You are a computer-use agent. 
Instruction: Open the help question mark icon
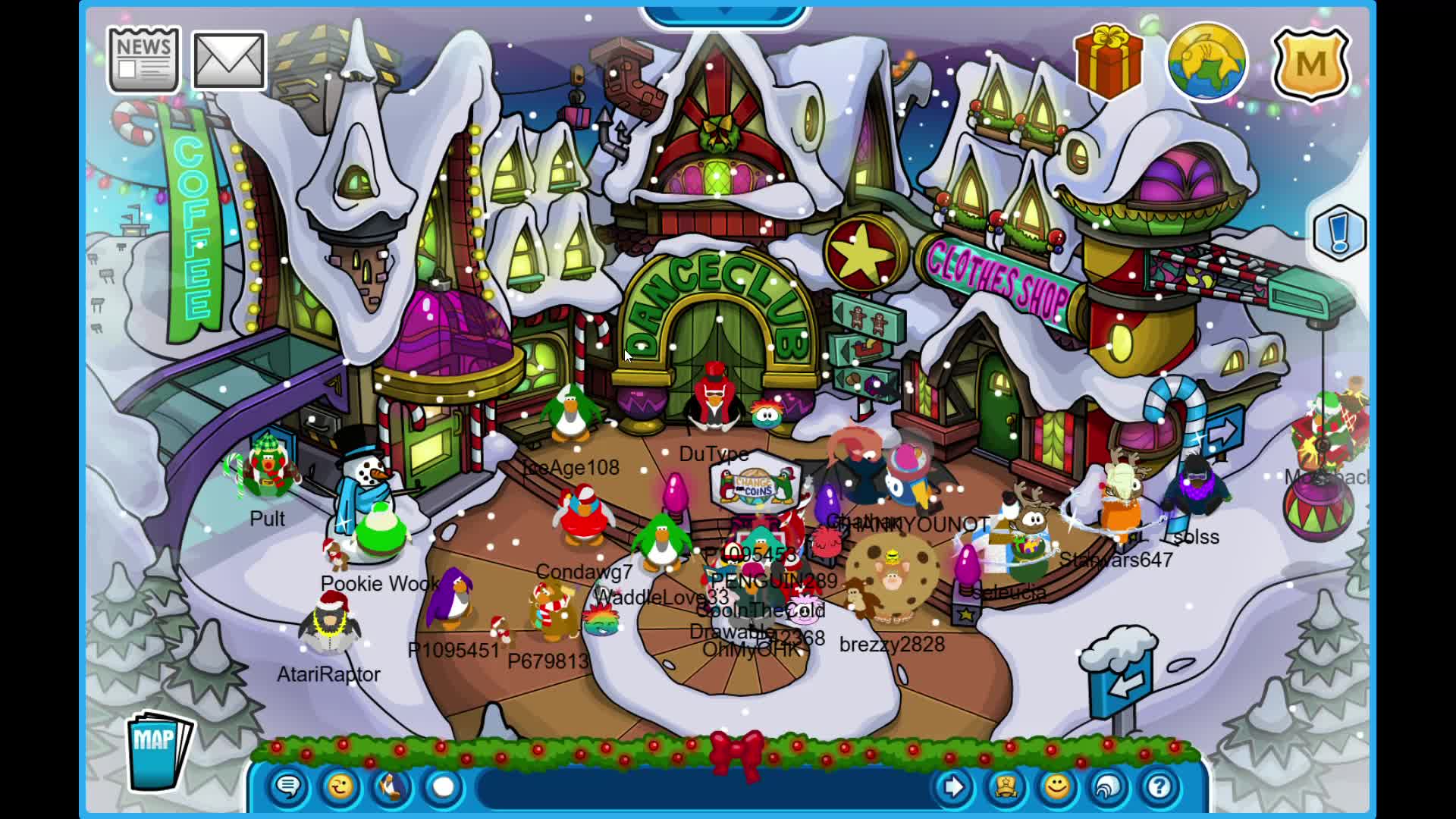tap(1158, 787)
